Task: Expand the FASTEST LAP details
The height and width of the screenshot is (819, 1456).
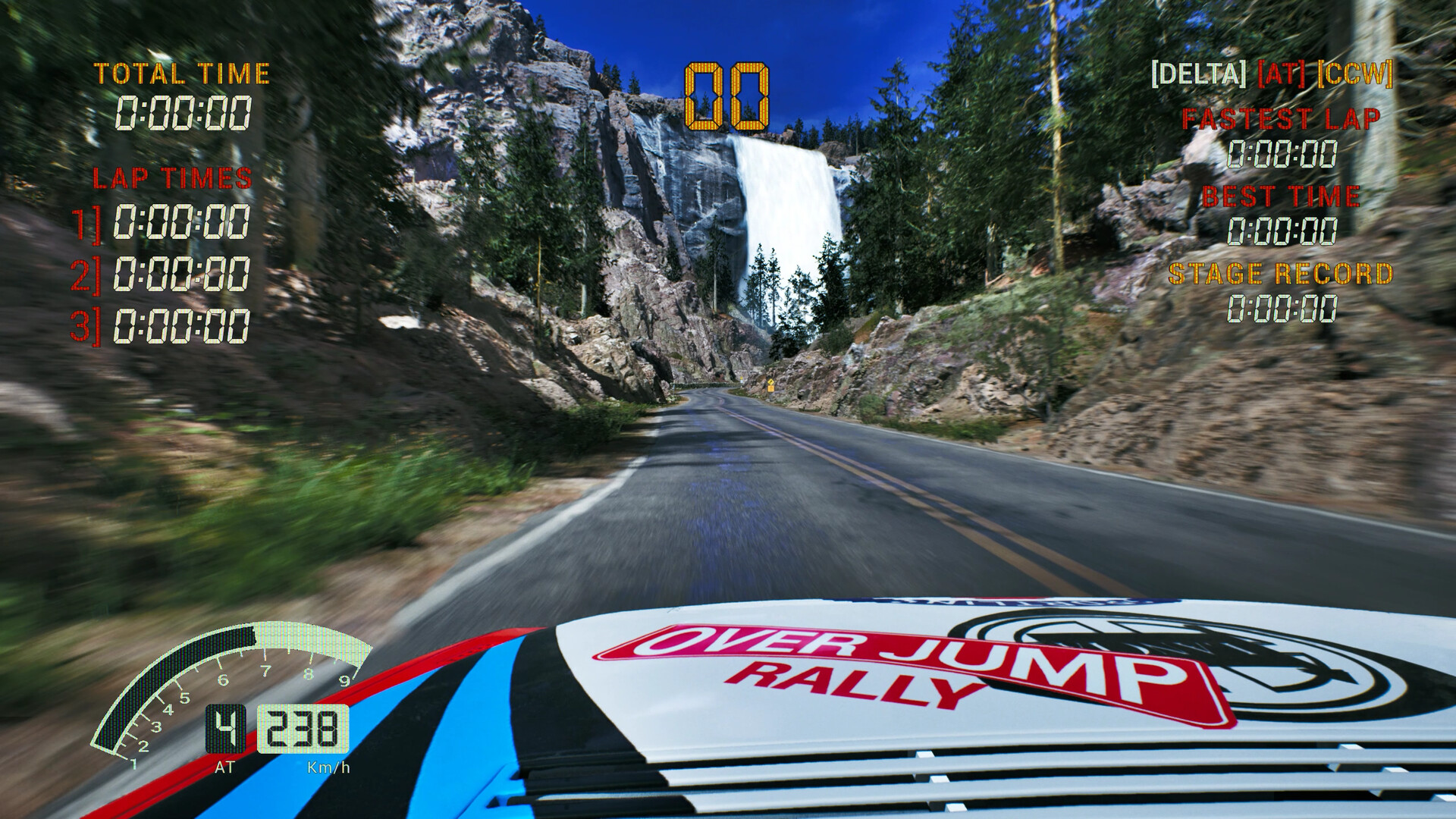Action: pos(1280,119)
